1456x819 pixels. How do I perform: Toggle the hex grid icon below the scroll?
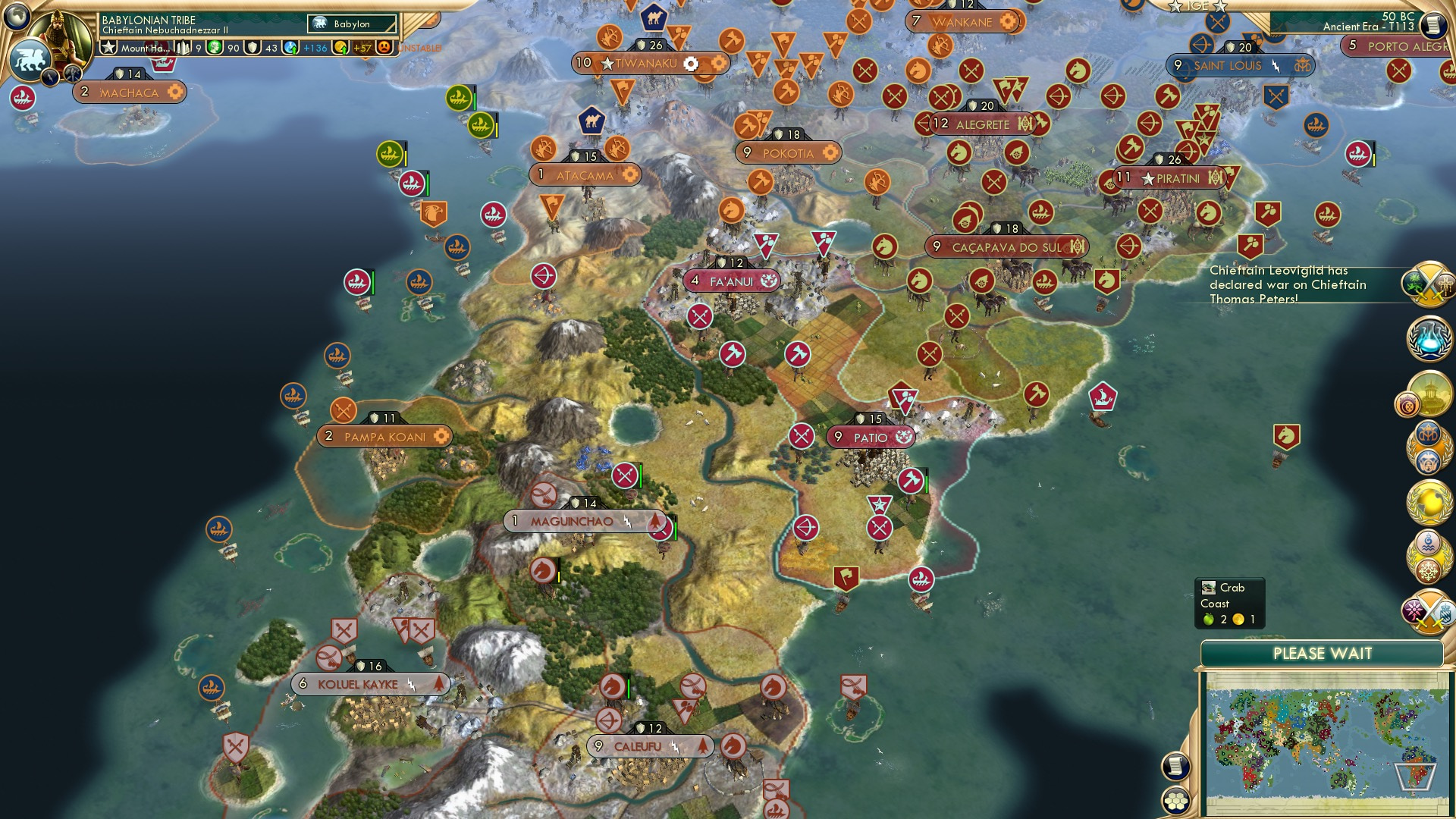pos(1176,802)
